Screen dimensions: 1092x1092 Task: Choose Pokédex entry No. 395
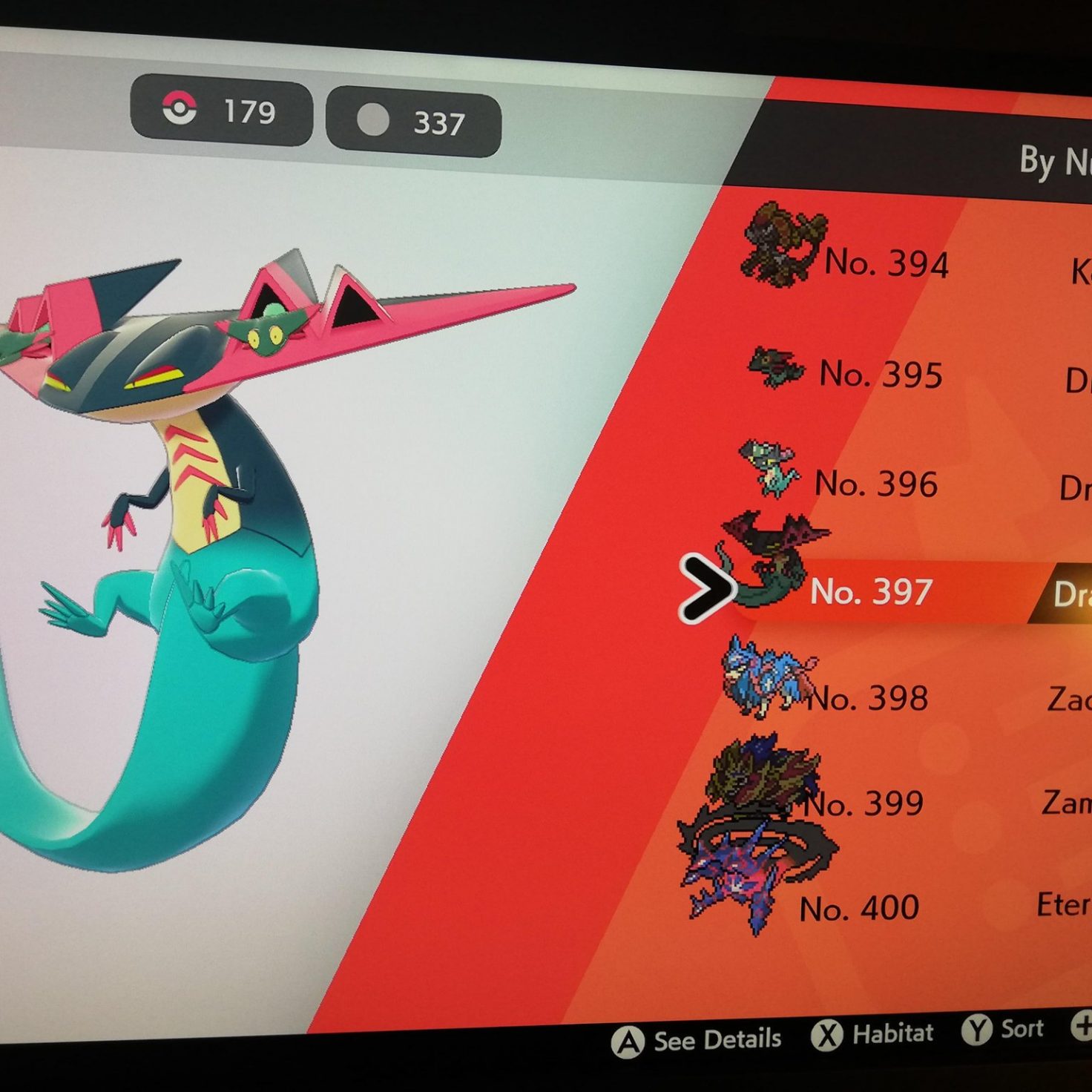coord(881,374)
